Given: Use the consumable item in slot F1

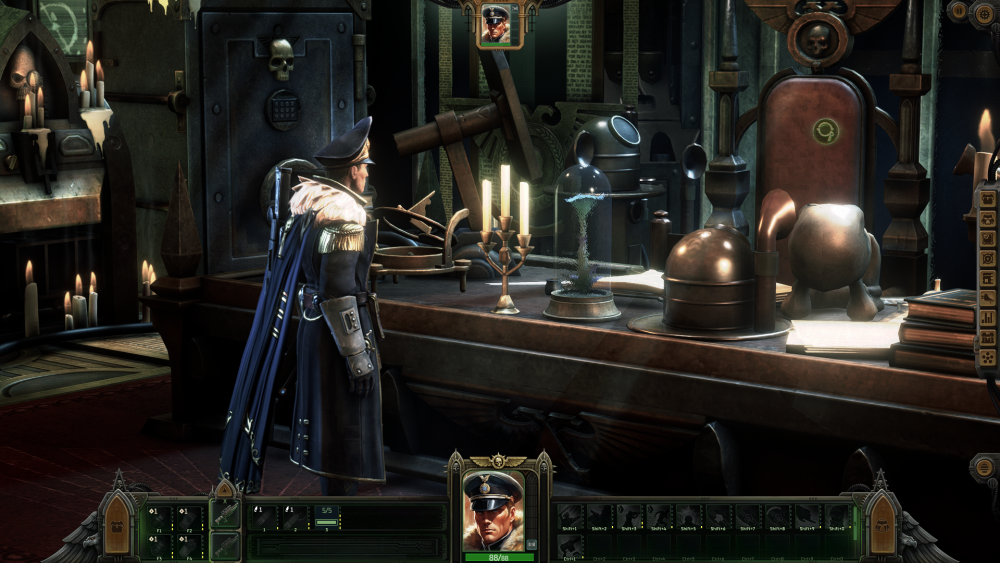Looking at the screenshot, I should tap(159, 516).
